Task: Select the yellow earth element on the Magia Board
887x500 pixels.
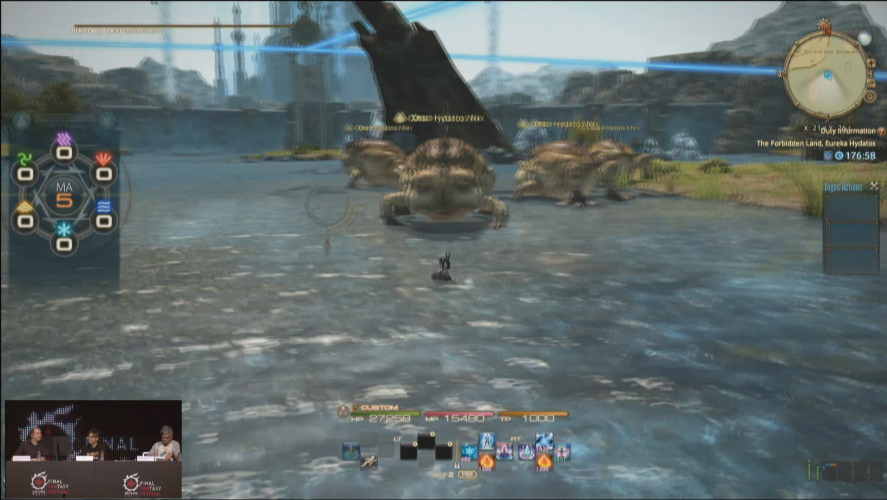Action: point(25,208)
